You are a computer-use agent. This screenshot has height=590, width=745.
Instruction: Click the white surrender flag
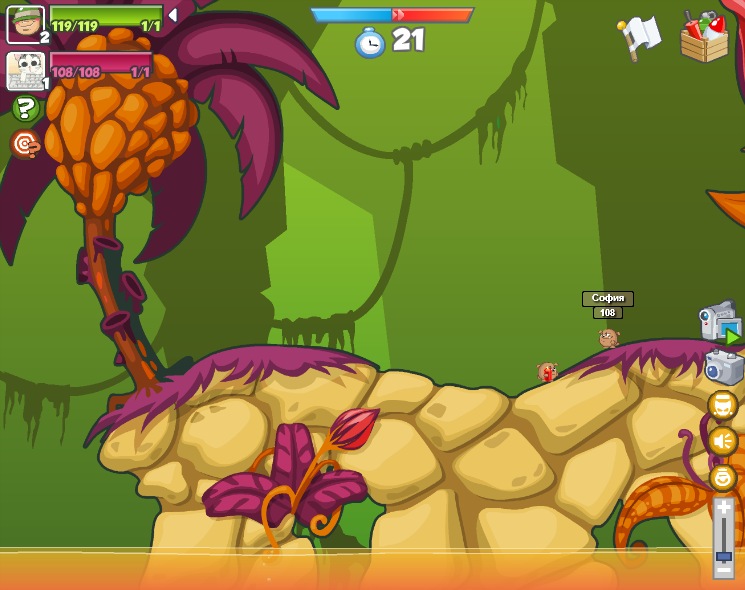641,37
